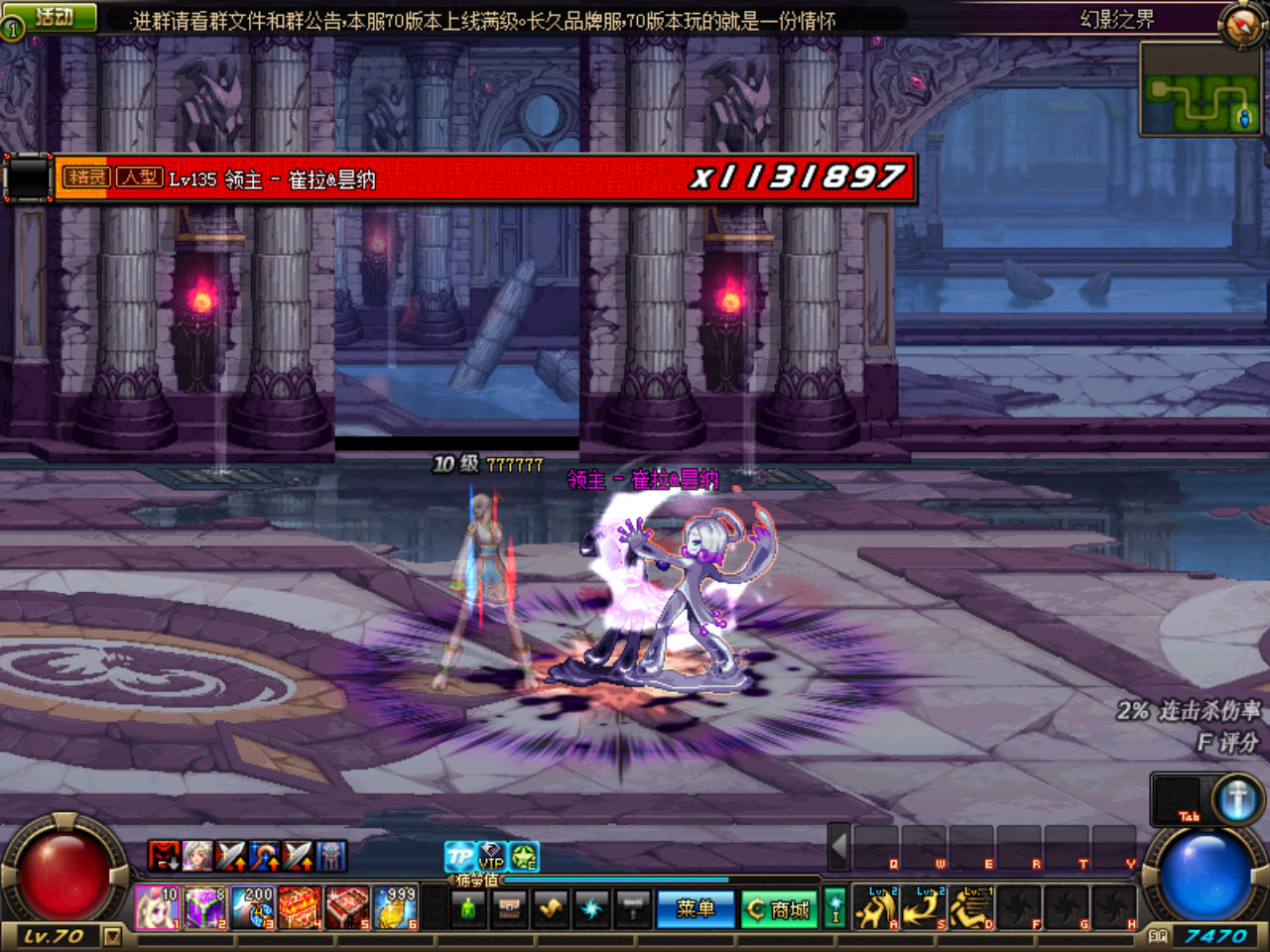Viewport: 1270px width, 952px height.
Task: Click the green star E emblem icon
Action: pos(525,856)
